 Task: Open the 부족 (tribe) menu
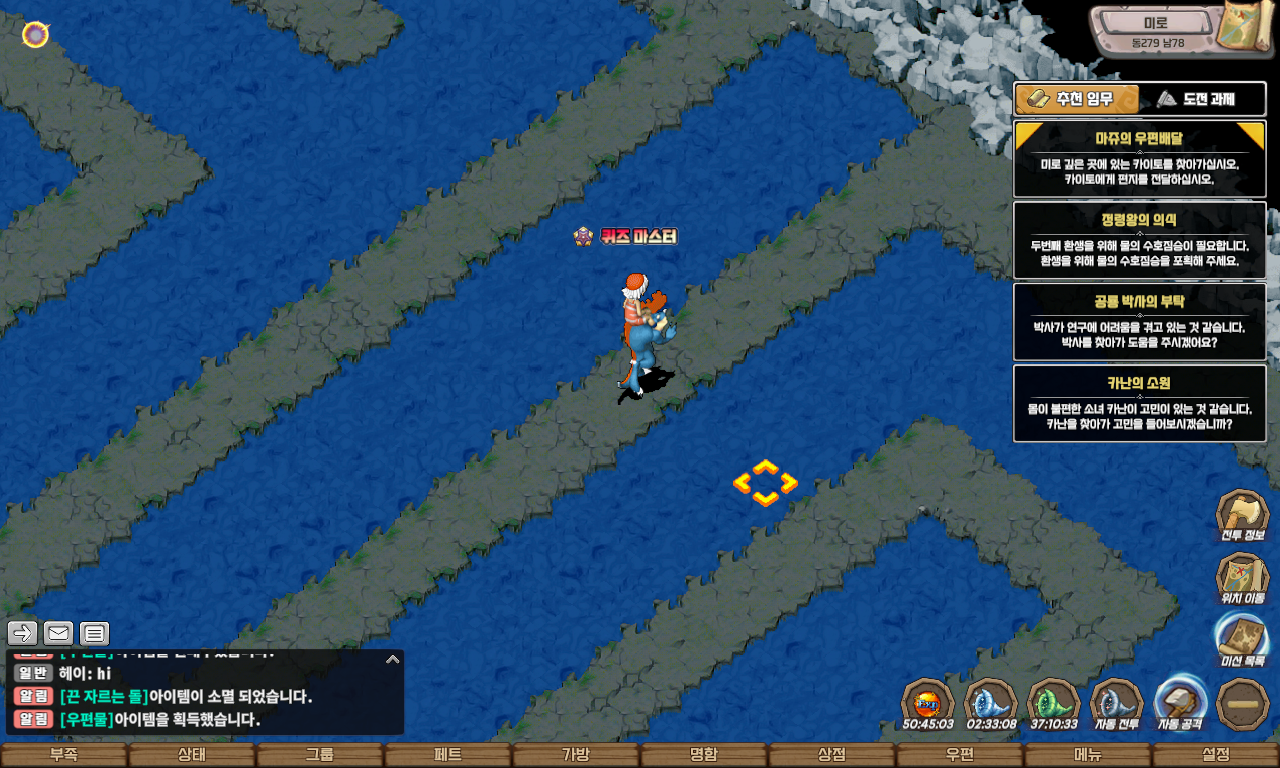[64, 755]
